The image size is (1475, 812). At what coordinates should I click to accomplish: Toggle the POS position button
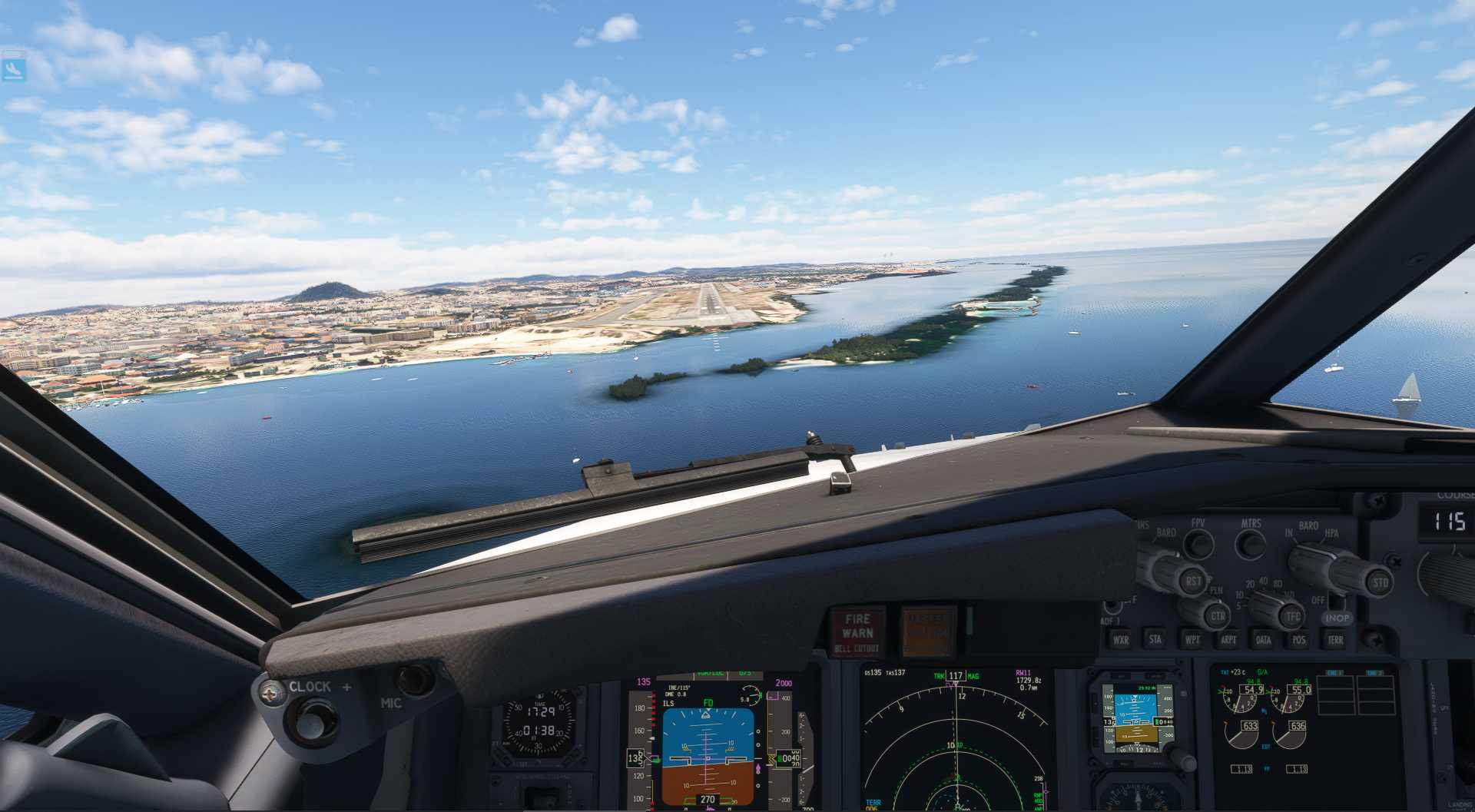tap(1298, 638)
